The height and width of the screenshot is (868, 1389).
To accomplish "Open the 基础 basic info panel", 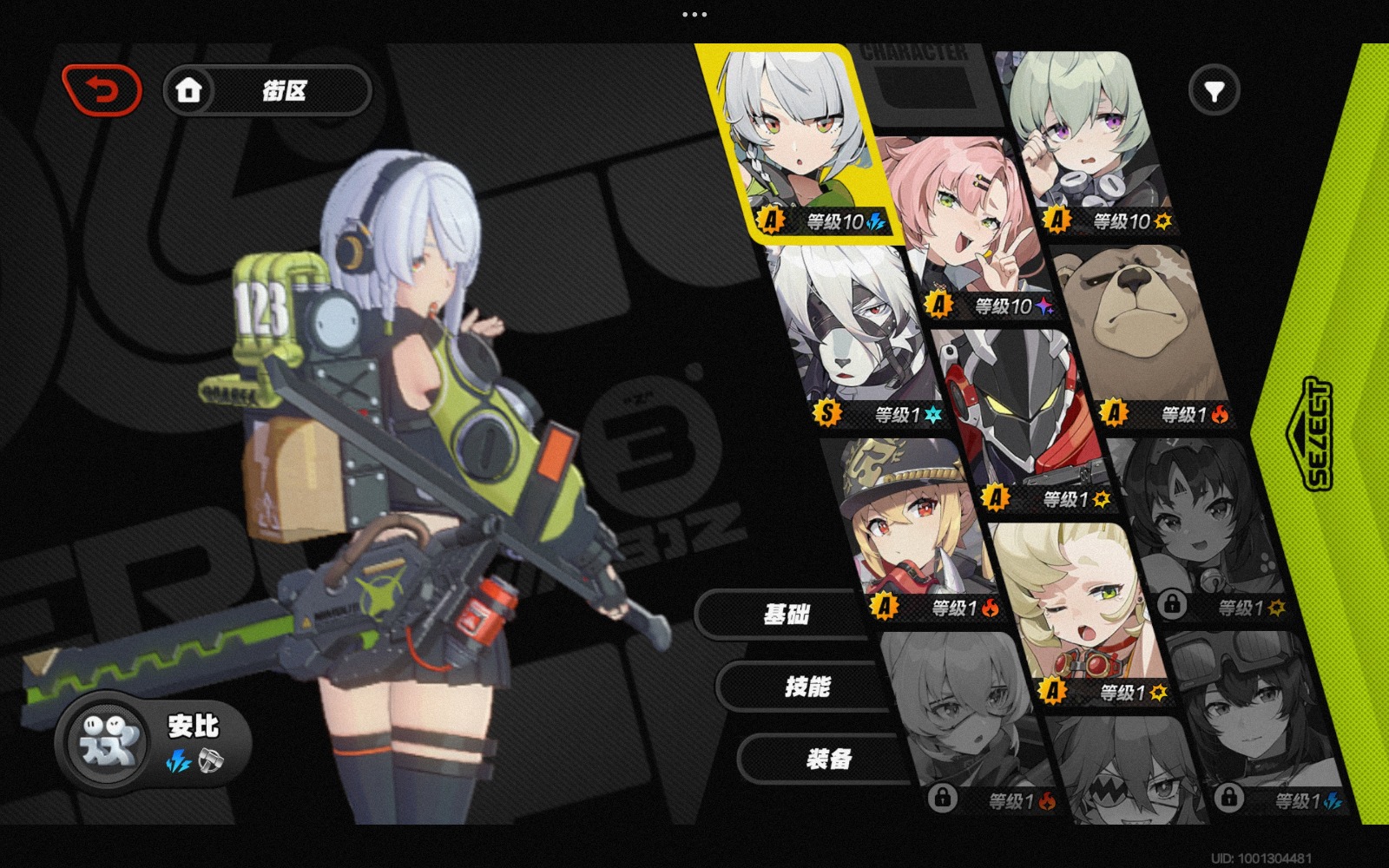I will pyautogui.click(x=786, y=613).
